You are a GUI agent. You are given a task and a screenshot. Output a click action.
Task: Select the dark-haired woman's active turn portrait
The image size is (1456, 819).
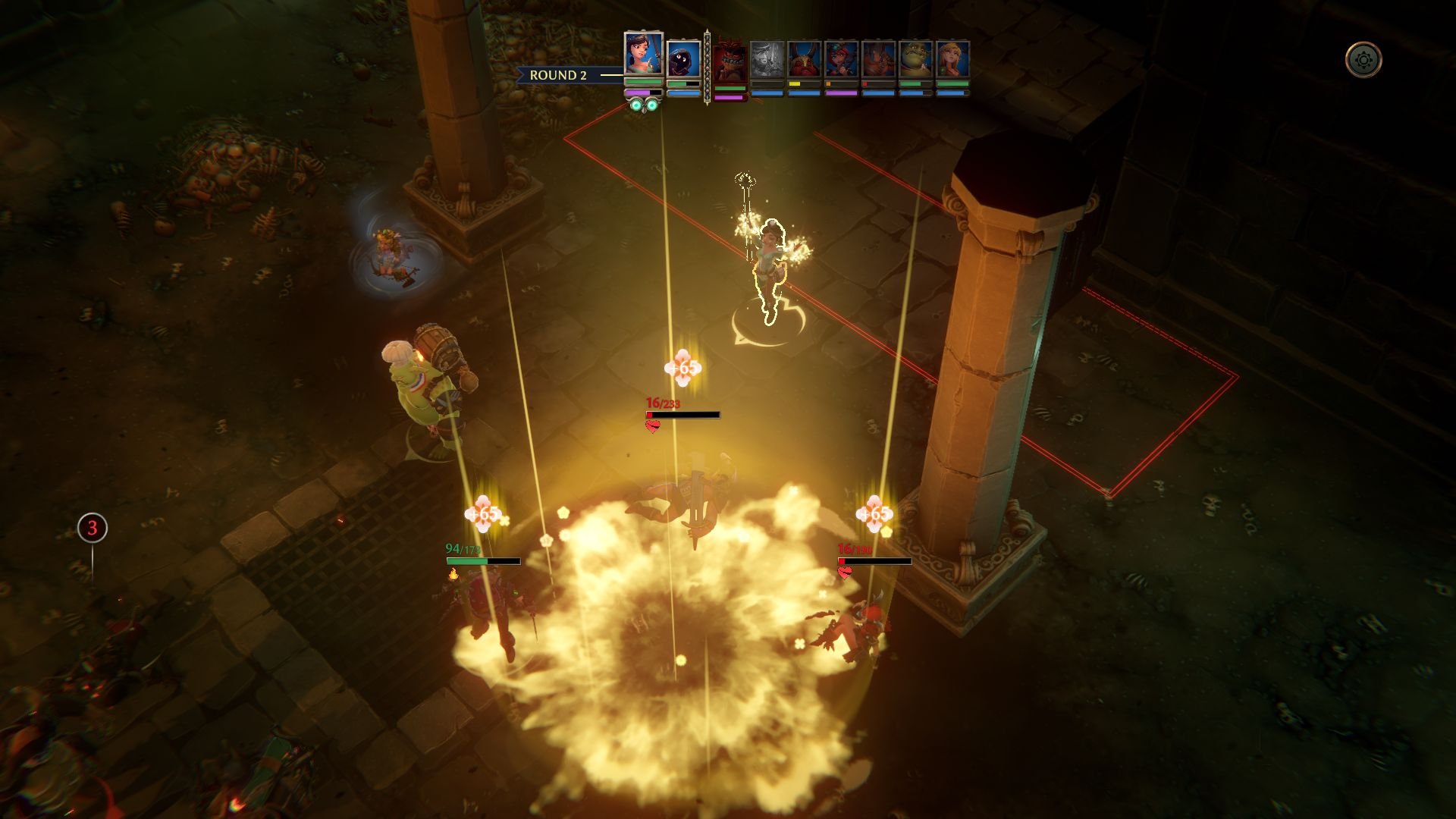(x=643, y=53)
